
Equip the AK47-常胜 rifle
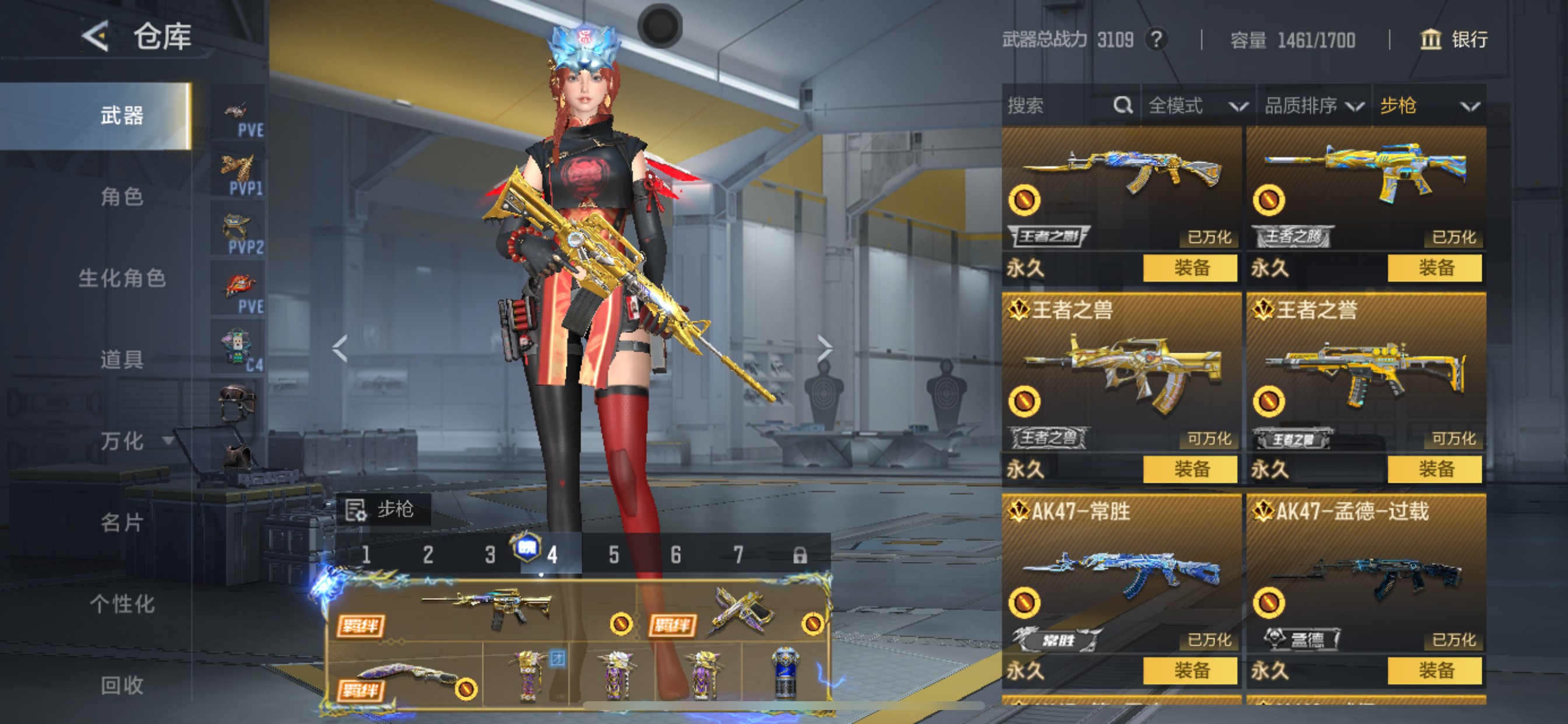[1190, 670]
